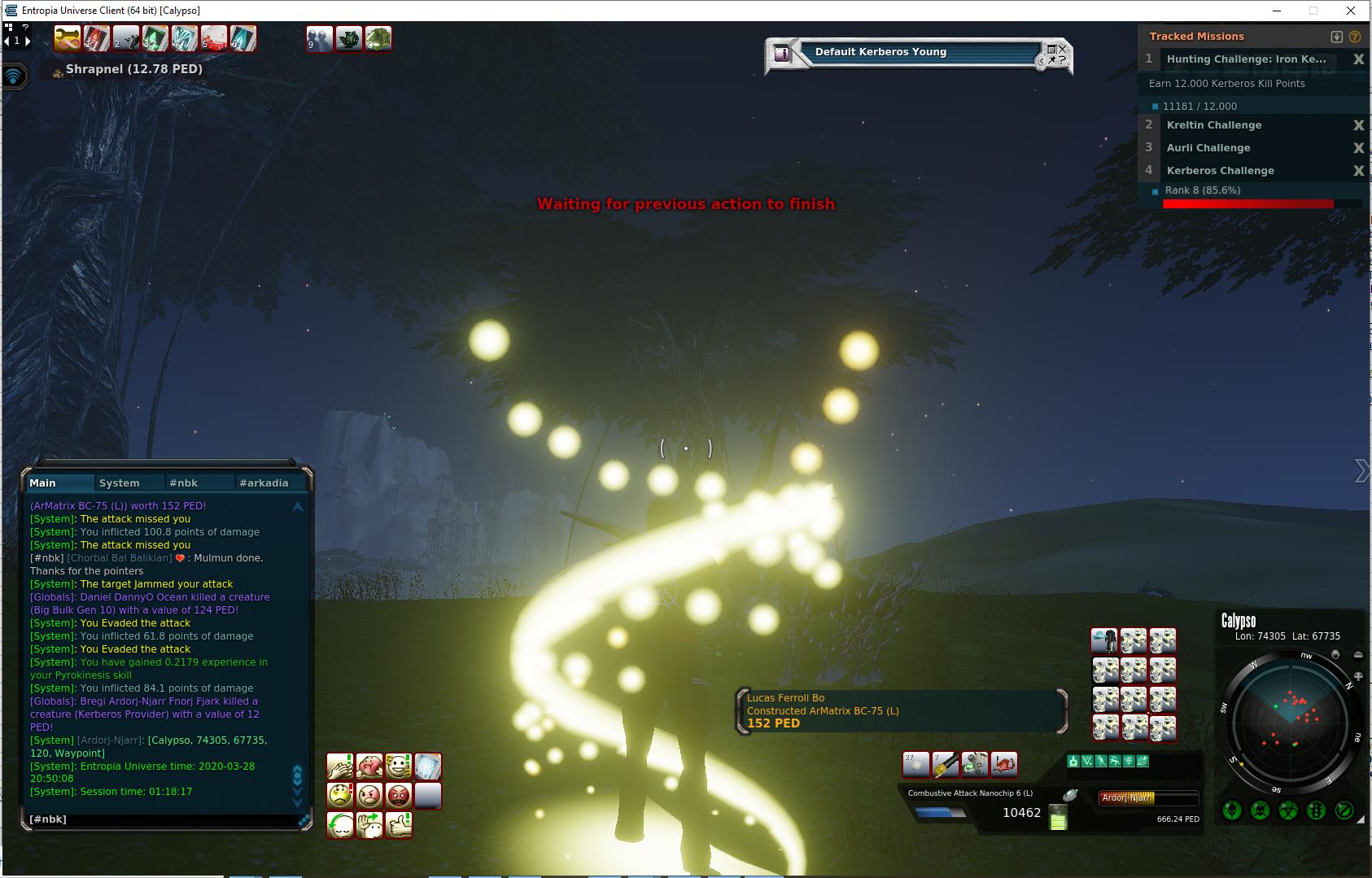1372x878 pixels.
Task: Open the #nbk chat channel tab
Action: (x=183, y=483)
